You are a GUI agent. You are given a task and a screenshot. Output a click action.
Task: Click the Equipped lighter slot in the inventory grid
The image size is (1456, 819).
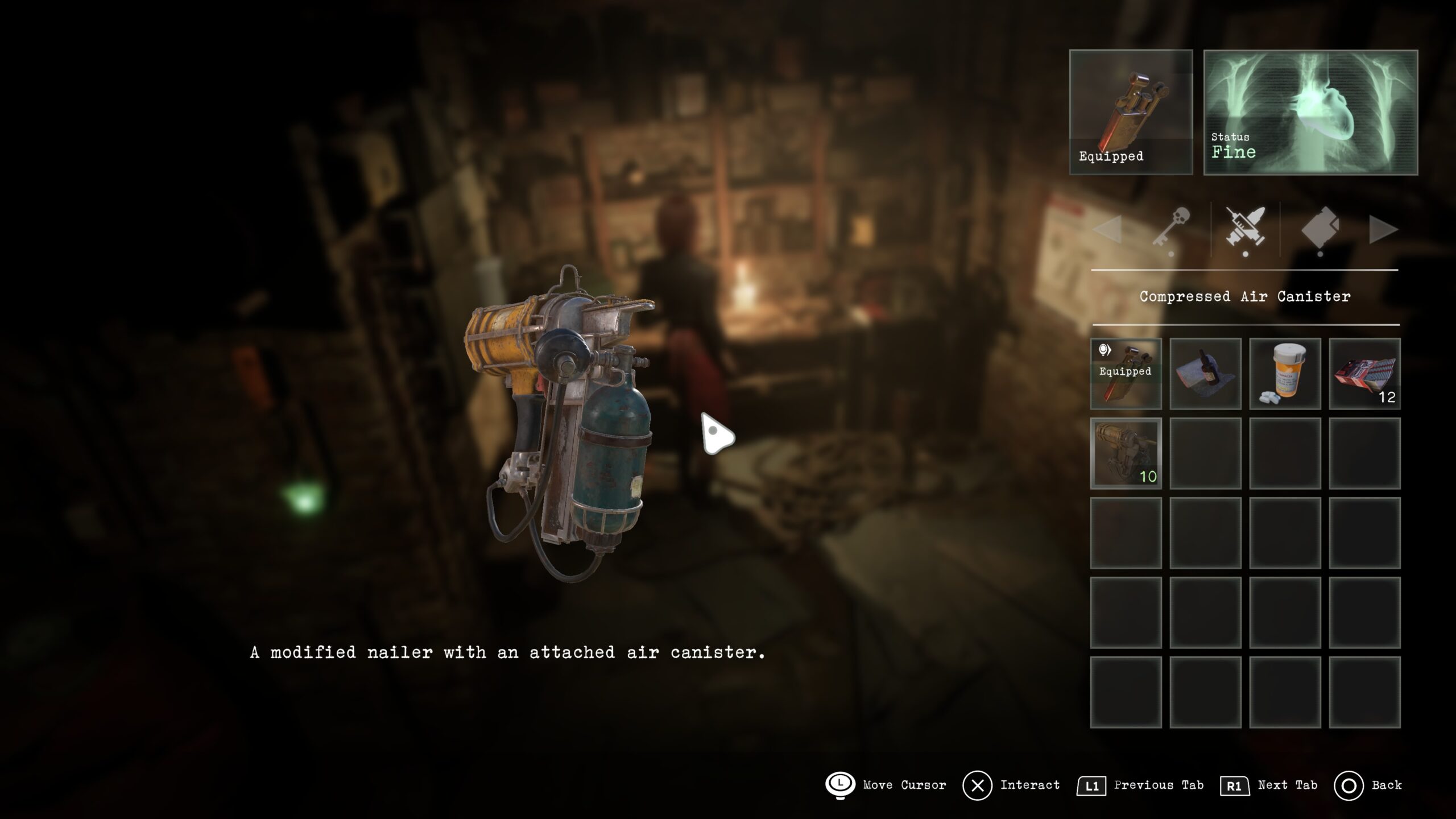pyautogui.click(x=1126, y=374)
